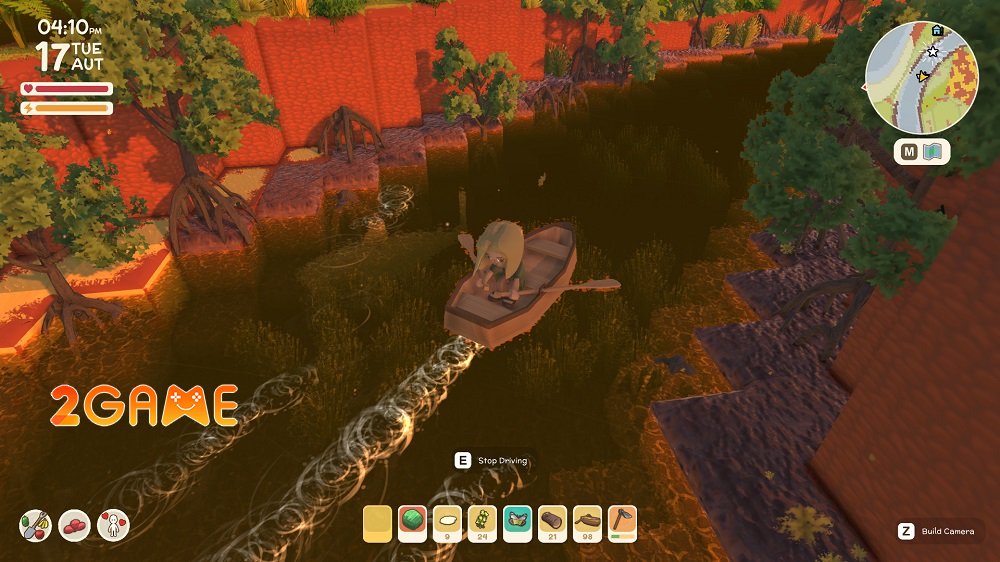Open the character with hearts icon
Screen dimensions: 1000x562
[x=113, y=525]
